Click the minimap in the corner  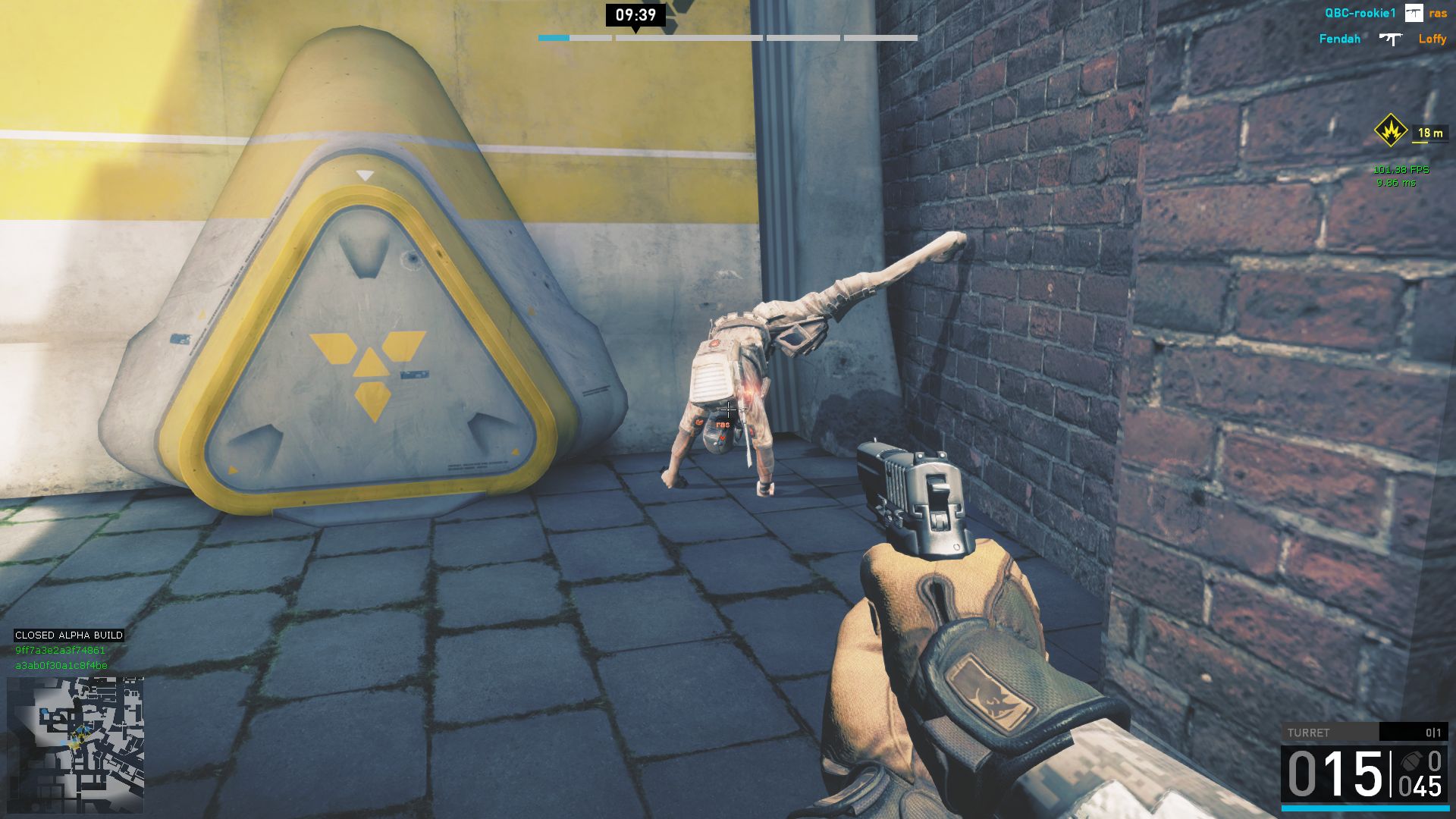click(75, 745)
